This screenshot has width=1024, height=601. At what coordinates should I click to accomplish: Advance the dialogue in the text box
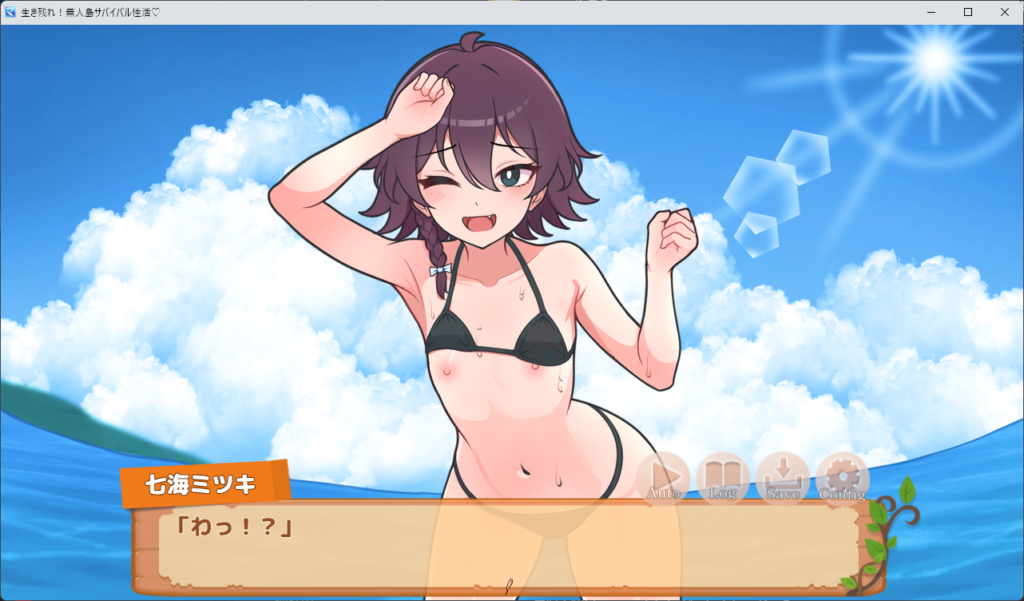pyautogui.click(x=500, y=548)
